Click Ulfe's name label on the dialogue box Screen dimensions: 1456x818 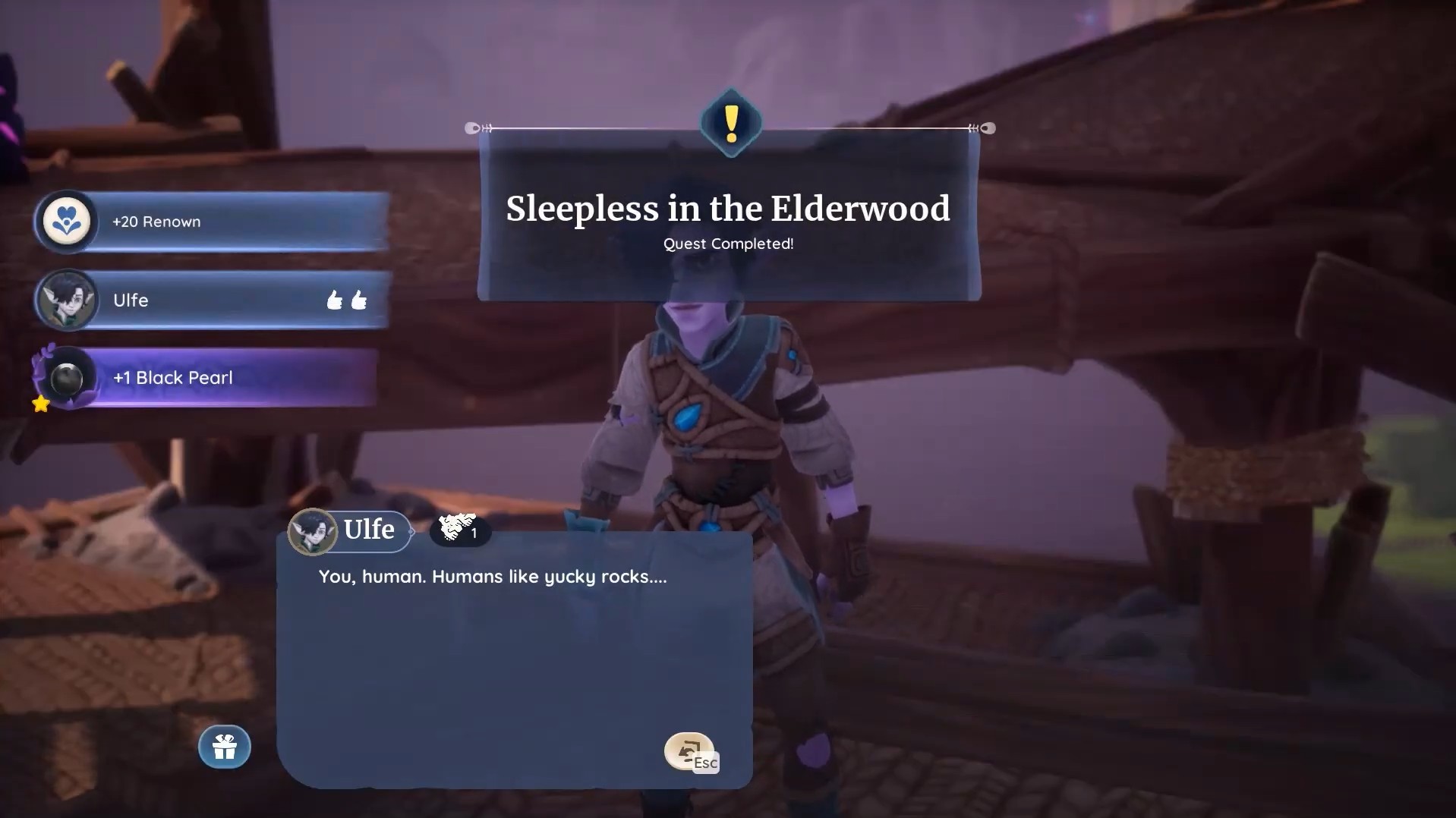[x=368, y=530]
